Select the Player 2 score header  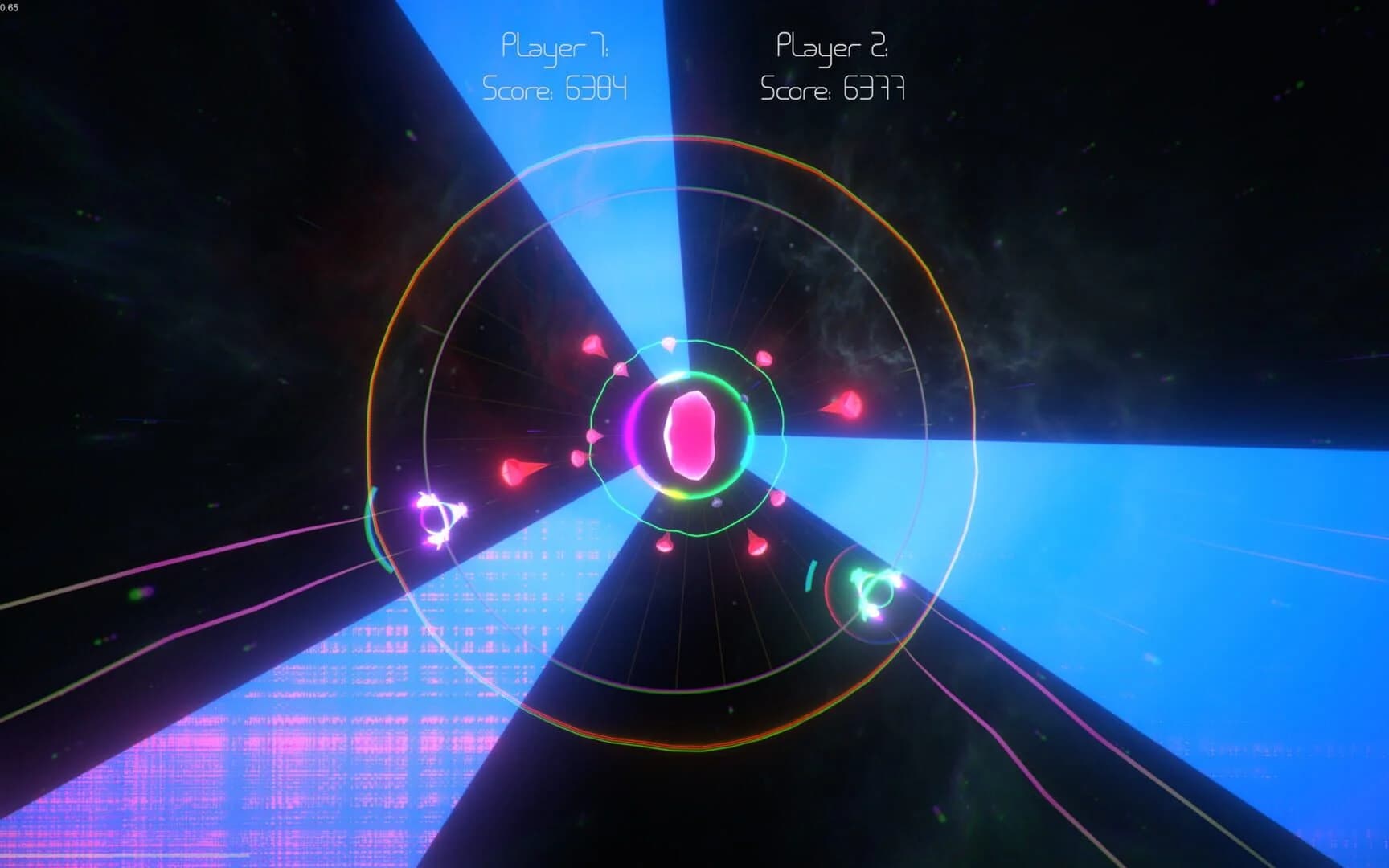pos(832,47)
